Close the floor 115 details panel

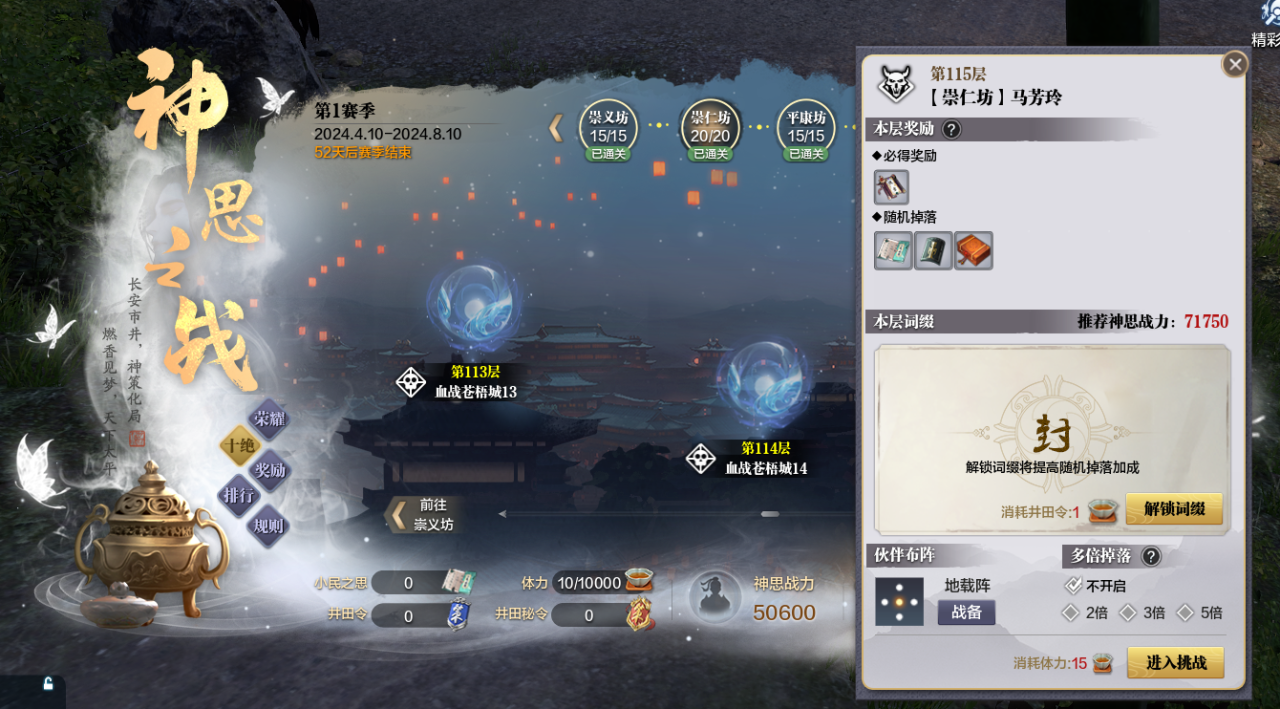pyautogui.click(x=1235, y=64)
